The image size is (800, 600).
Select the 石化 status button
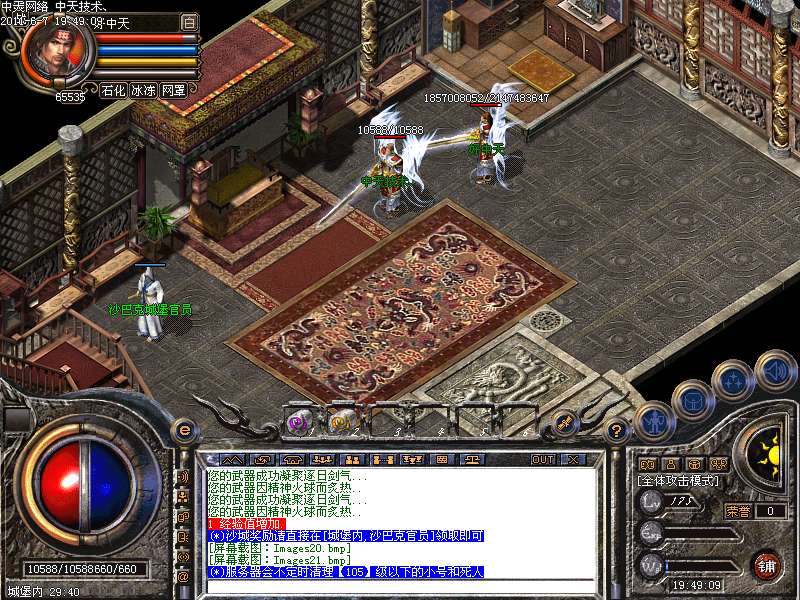113,90
